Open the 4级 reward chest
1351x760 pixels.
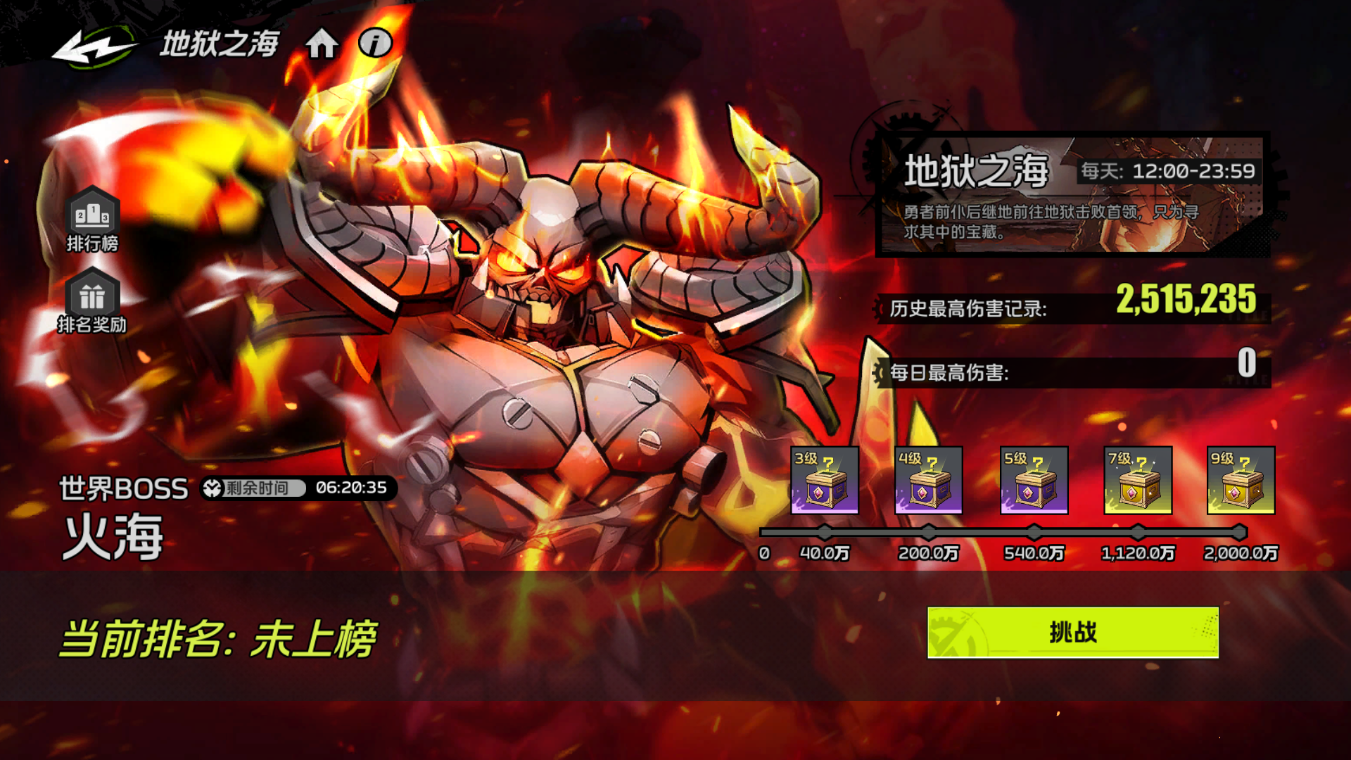coord(930,478)
